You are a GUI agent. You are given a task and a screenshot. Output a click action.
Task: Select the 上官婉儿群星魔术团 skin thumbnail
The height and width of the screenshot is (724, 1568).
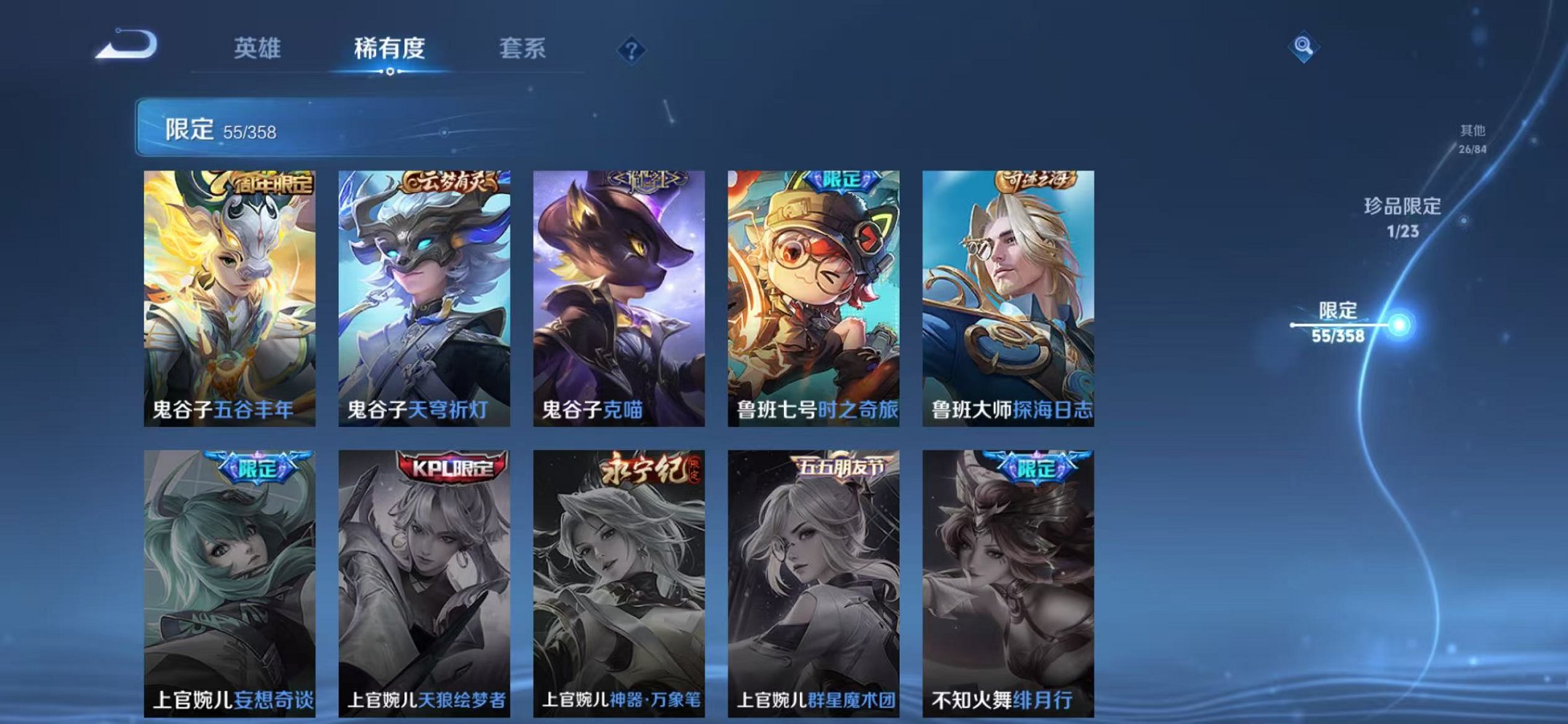tap(813, 575)
